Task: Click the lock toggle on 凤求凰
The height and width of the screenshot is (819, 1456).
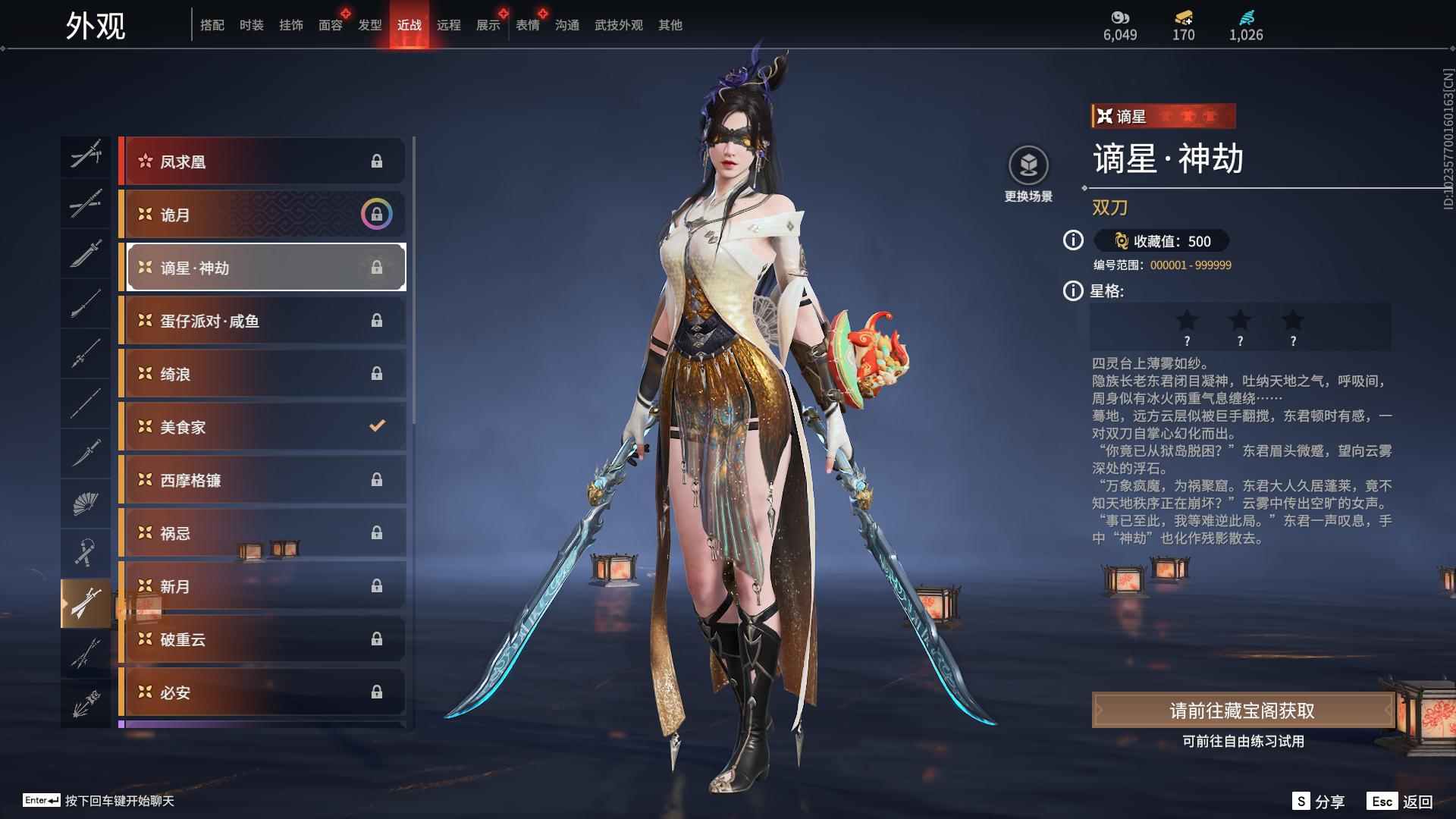Action: pos(377,161)
